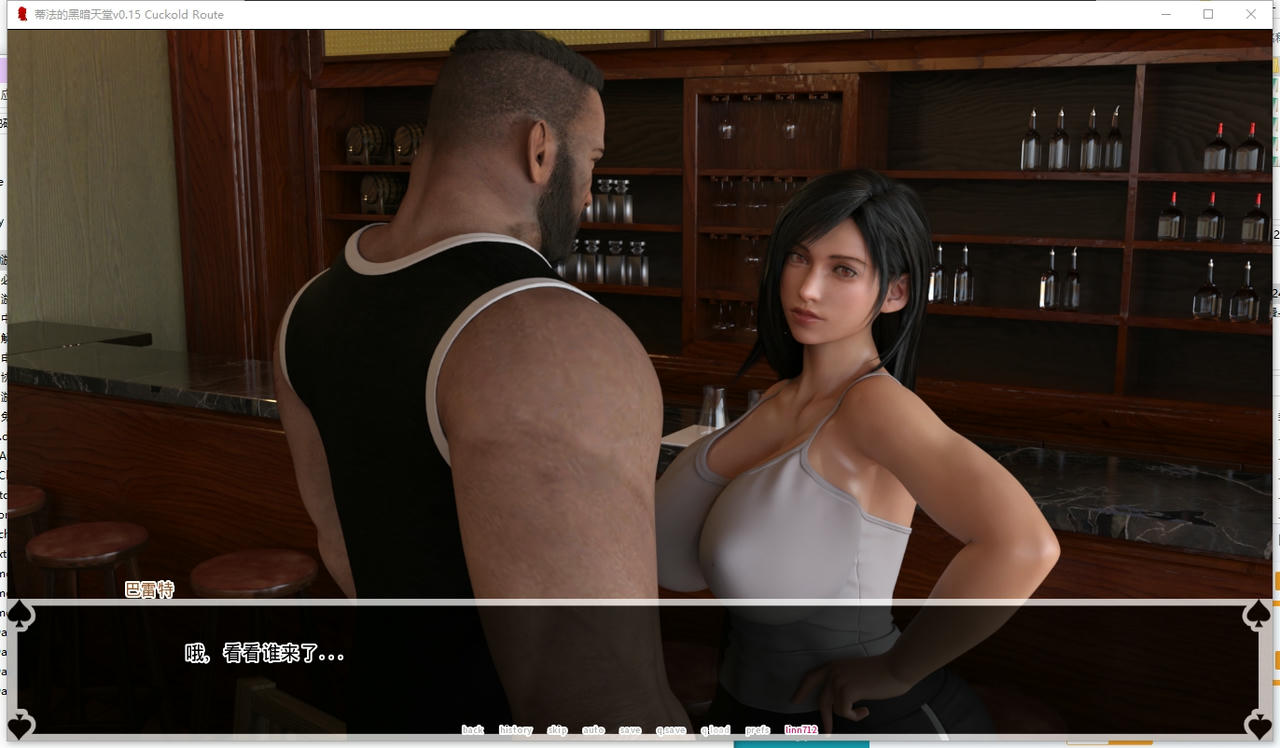Click the spade ornament at top-left of dialogue box
The height and width of the screenshot is (748, 1280).
(19, 614)
